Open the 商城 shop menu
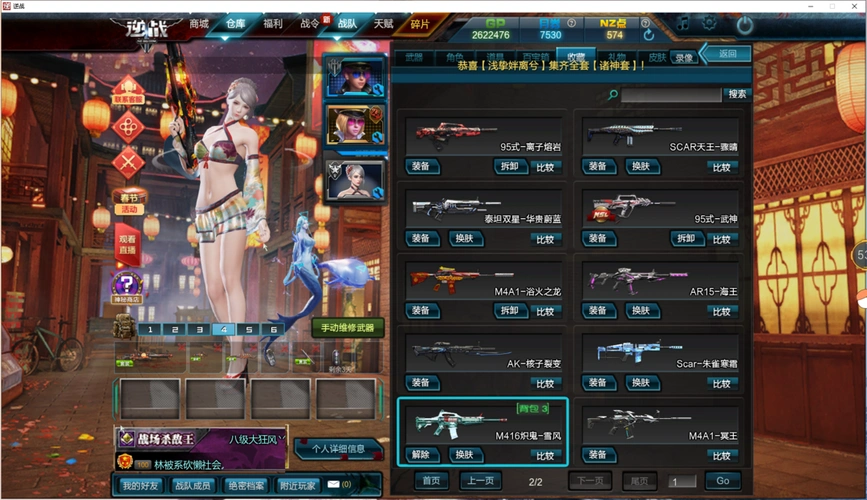 [x=199, y=24]
